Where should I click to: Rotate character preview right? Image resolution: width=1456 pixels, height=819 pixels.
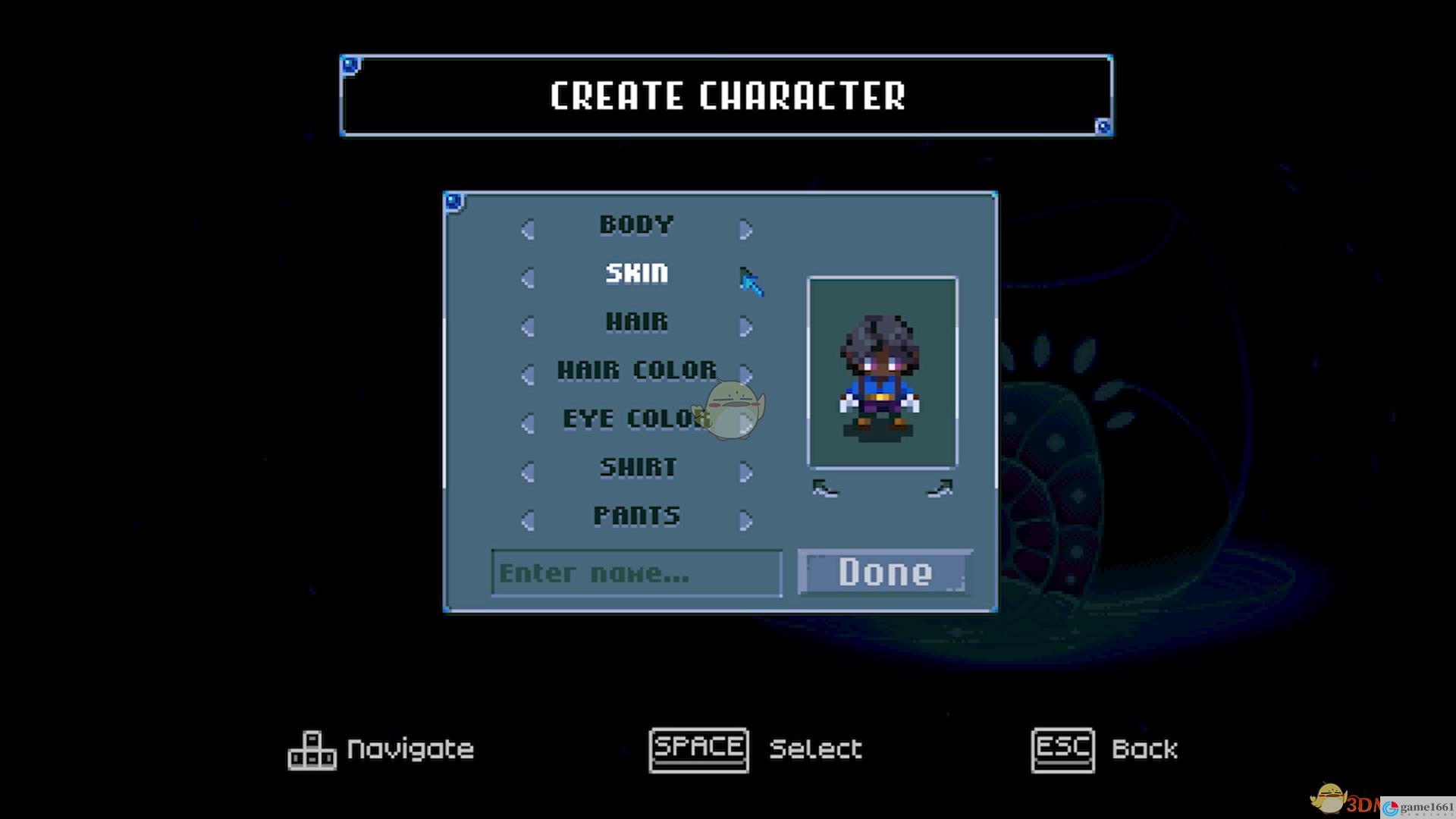tap(940, 489)
